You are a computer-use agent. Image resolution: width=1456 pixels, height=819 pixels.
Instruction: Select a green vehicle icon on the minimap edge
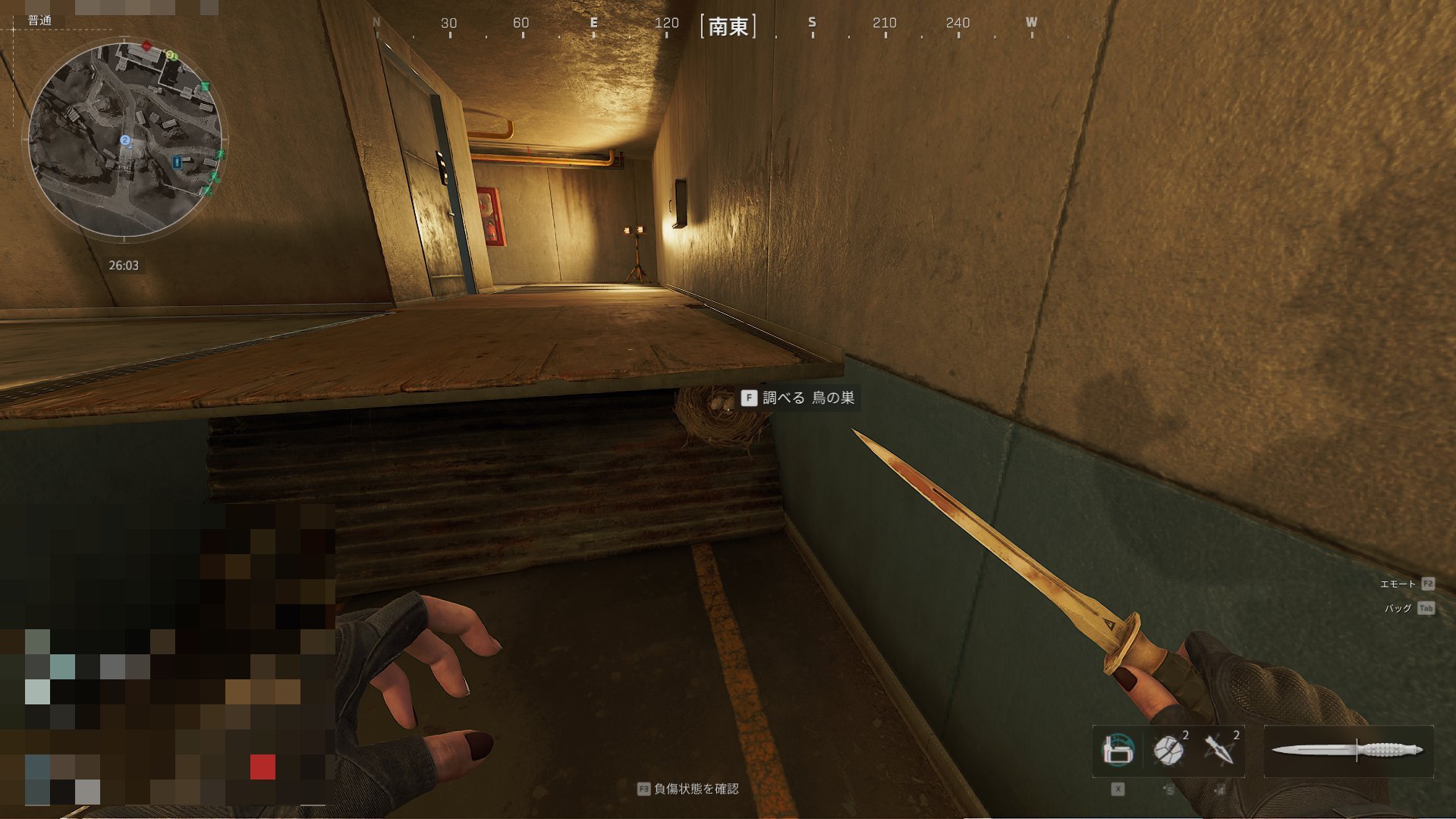pyautogui.click(x=206, y=86)
